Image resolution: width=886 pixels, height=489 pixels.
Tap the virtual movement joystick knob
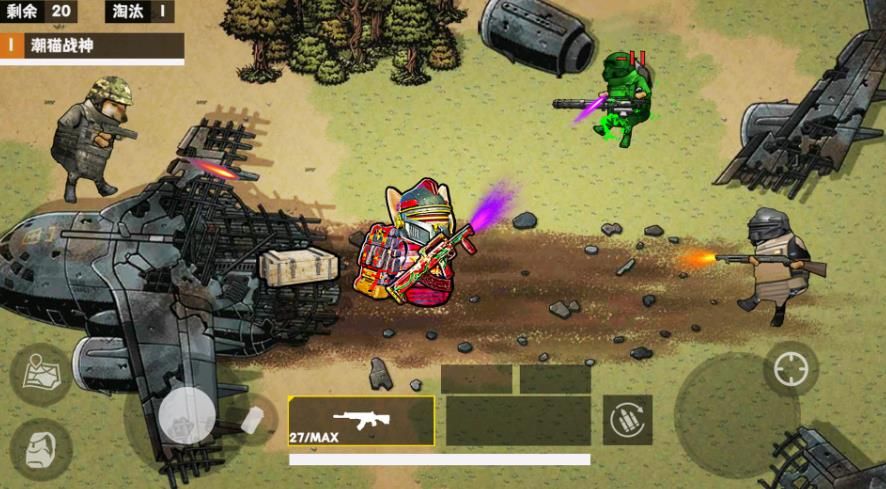187,415
